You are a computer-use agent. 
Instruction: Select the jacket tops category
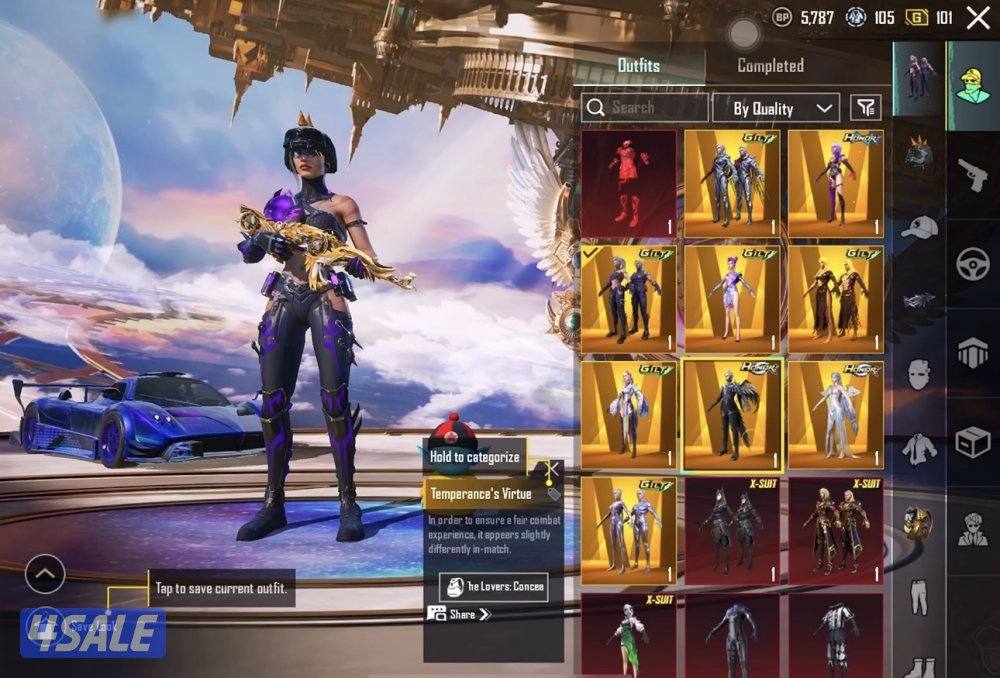click(x=919, y=448)
